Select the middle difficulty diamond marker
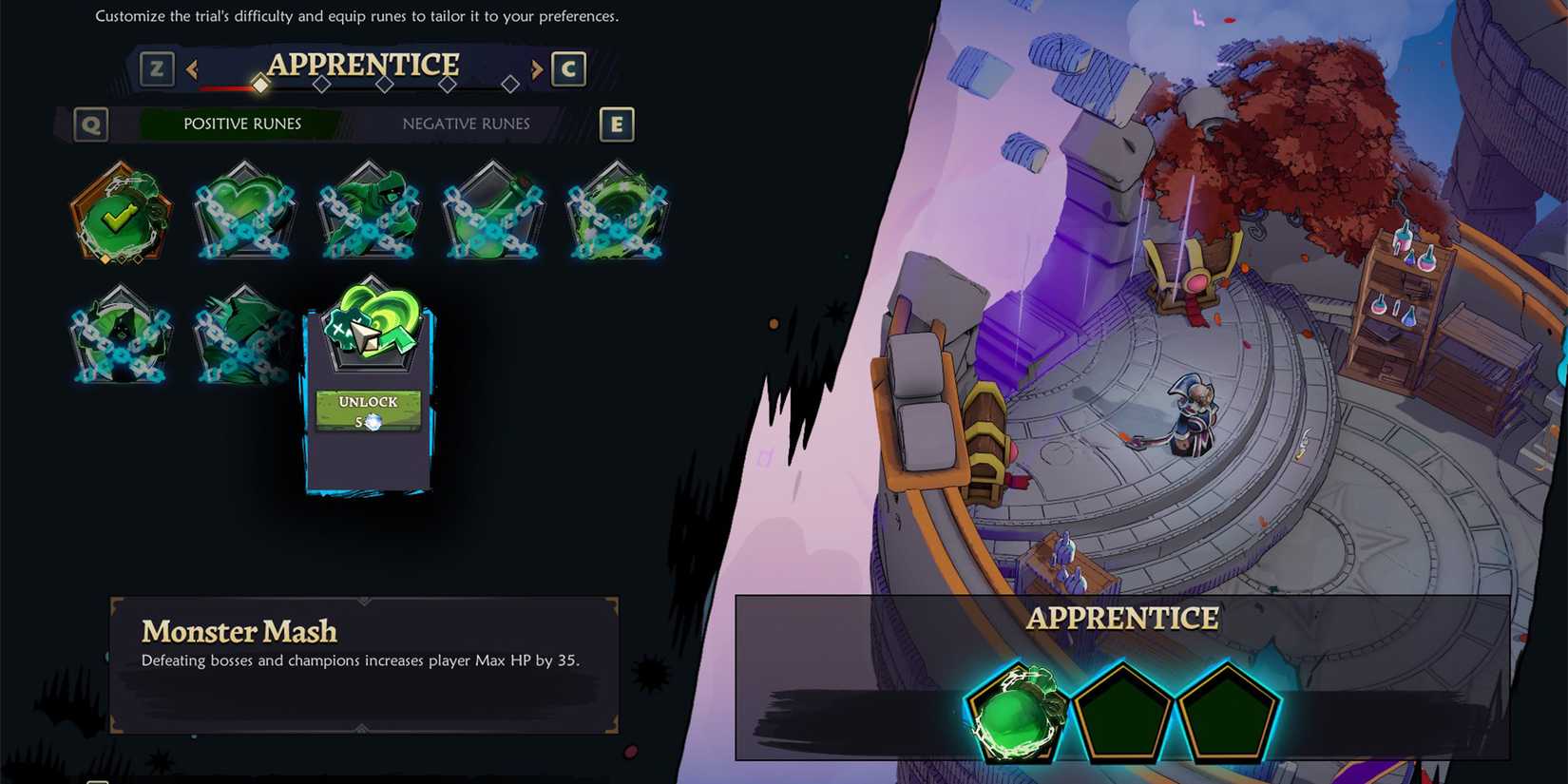The image size is (1568, 784). 385,84
